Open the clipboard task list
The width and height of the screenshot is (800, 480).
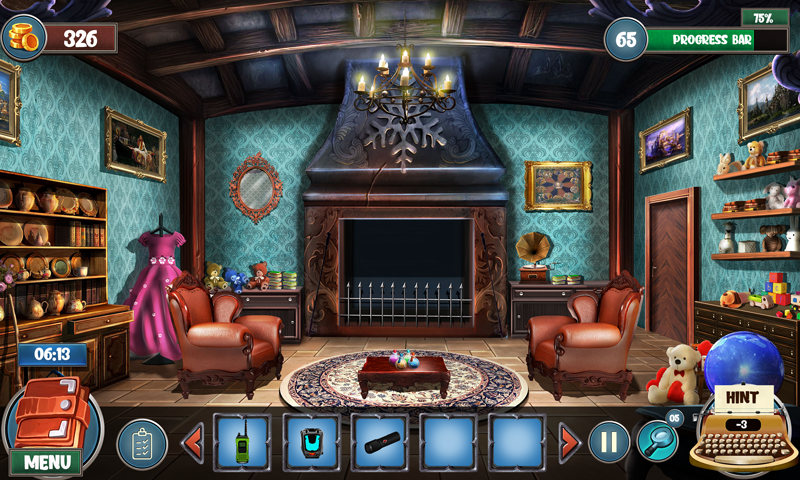pos(142,443)
